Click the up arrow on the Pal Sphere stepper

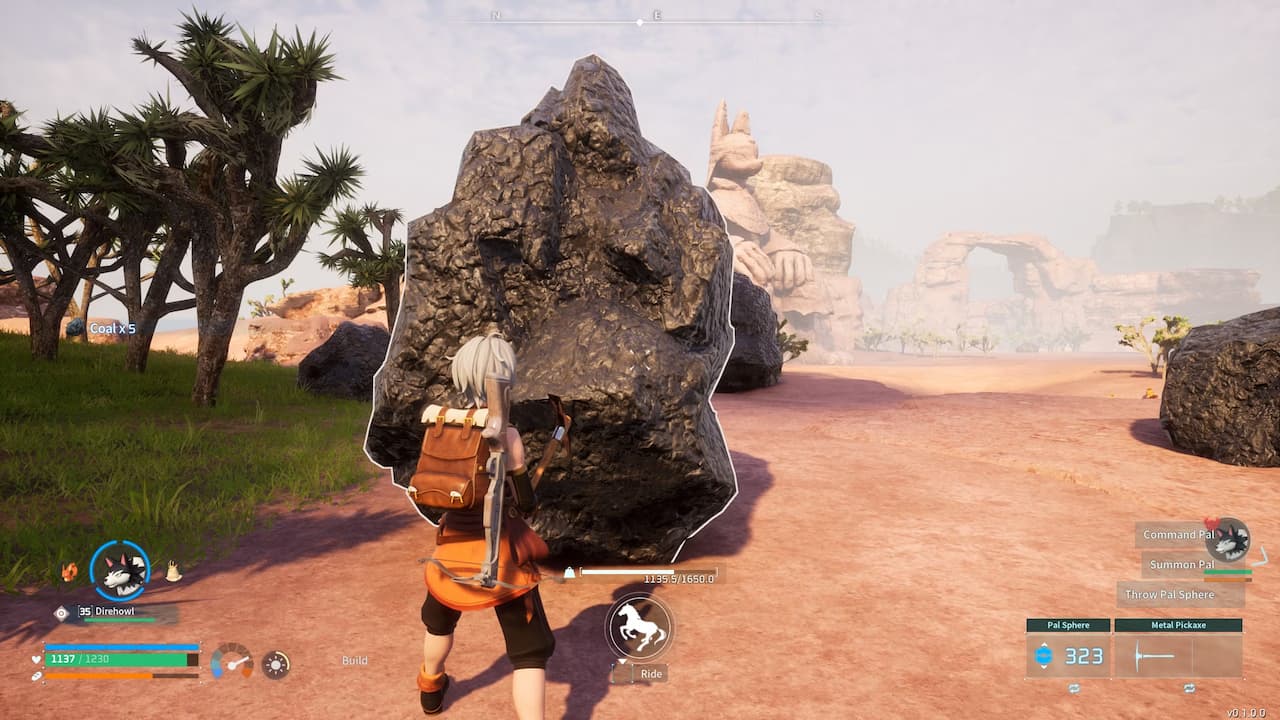[1045, 645]
